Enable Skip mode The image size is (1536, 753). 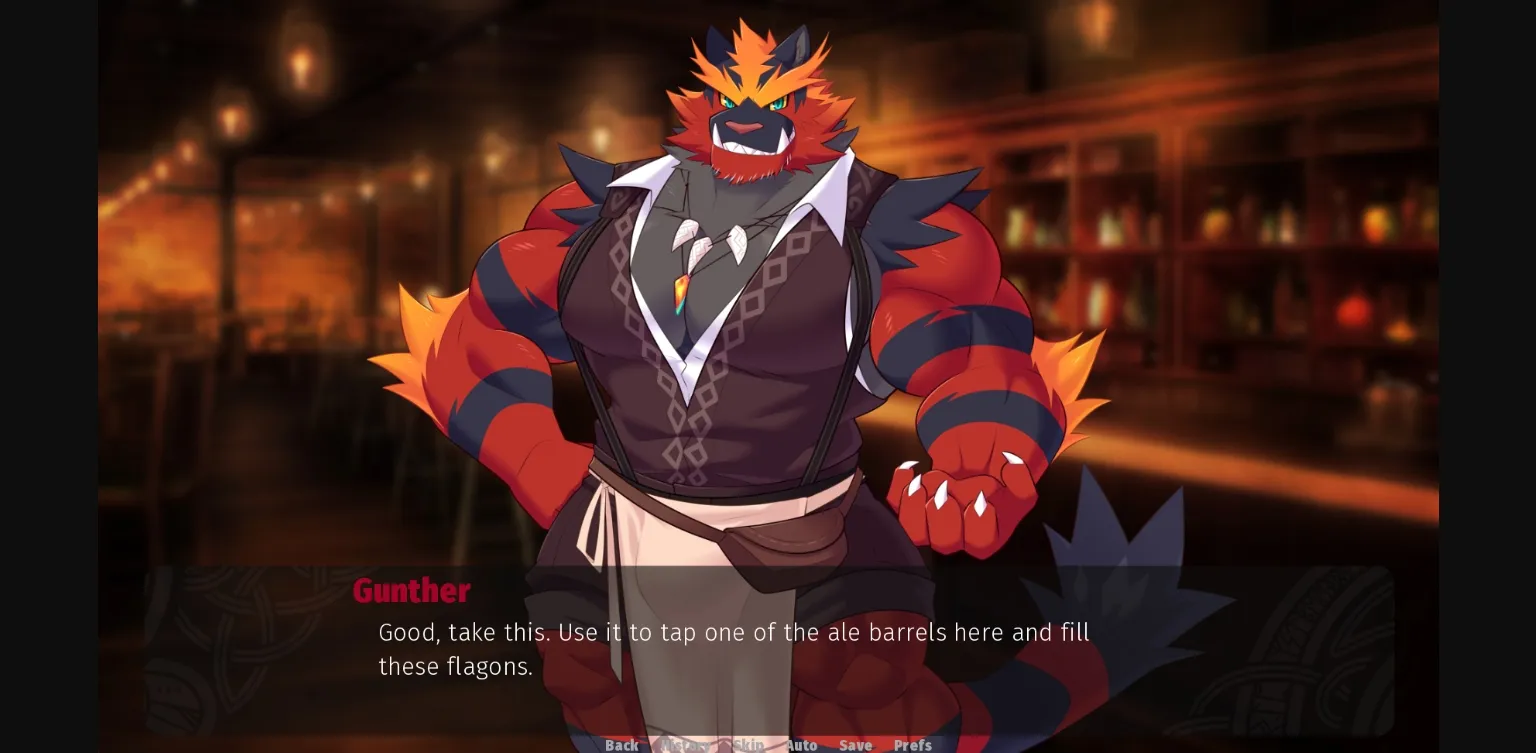pos(749,745)
